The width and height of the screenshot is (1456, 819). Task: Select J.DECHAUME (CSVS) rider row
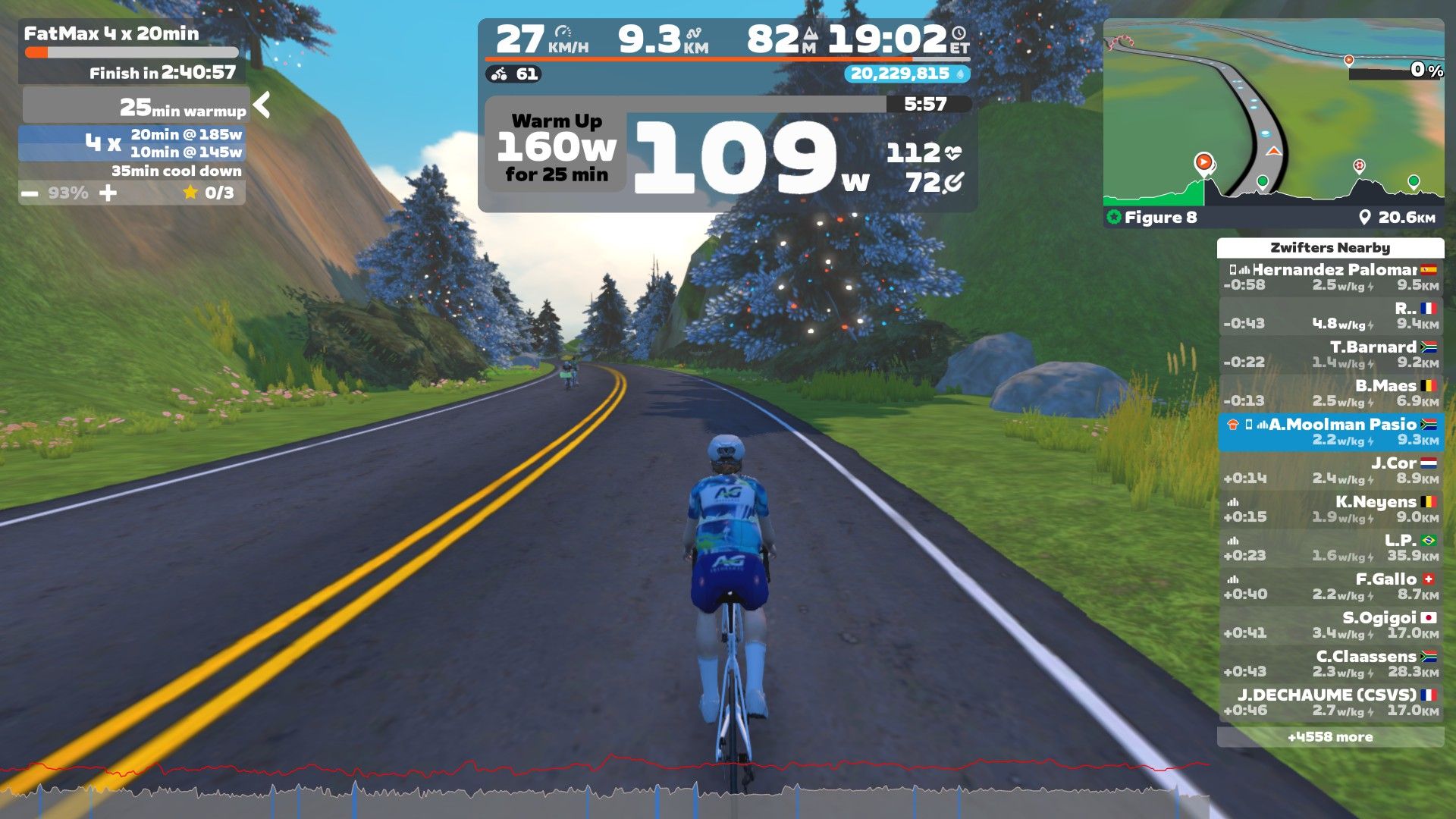[1330, 702]
